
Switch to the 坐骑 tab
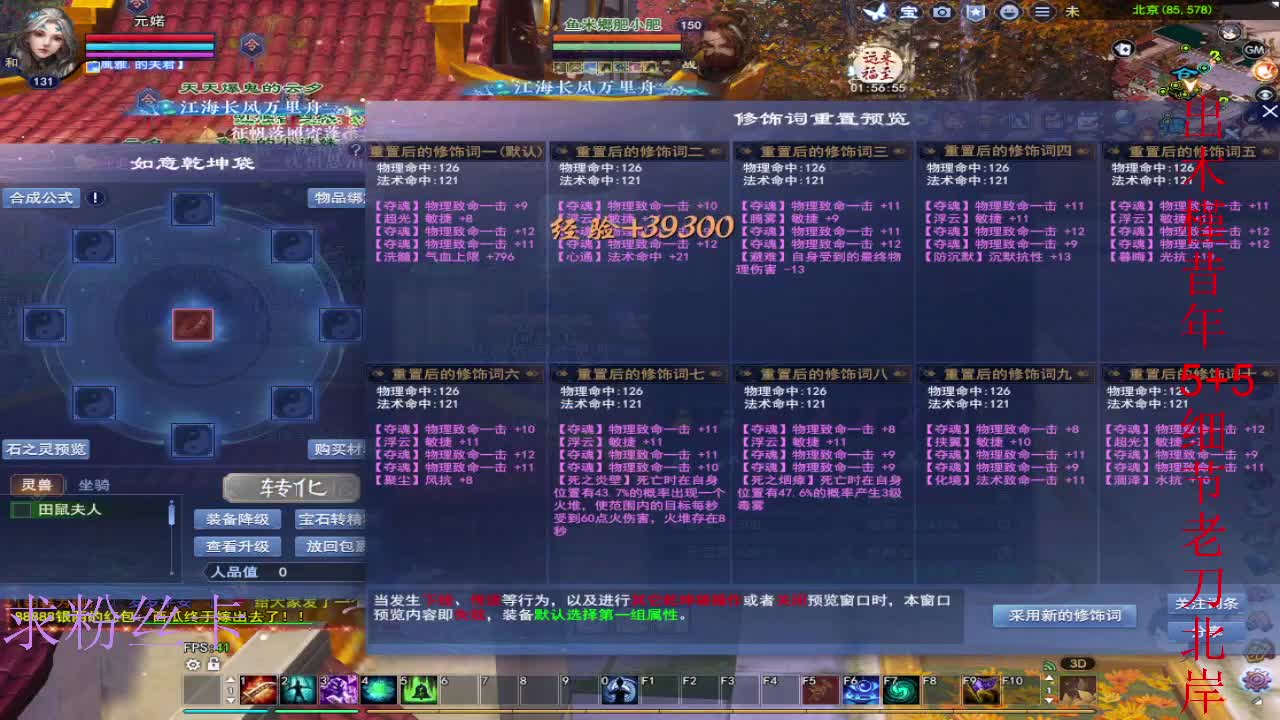pyautogui.click(x=95, y=485)
